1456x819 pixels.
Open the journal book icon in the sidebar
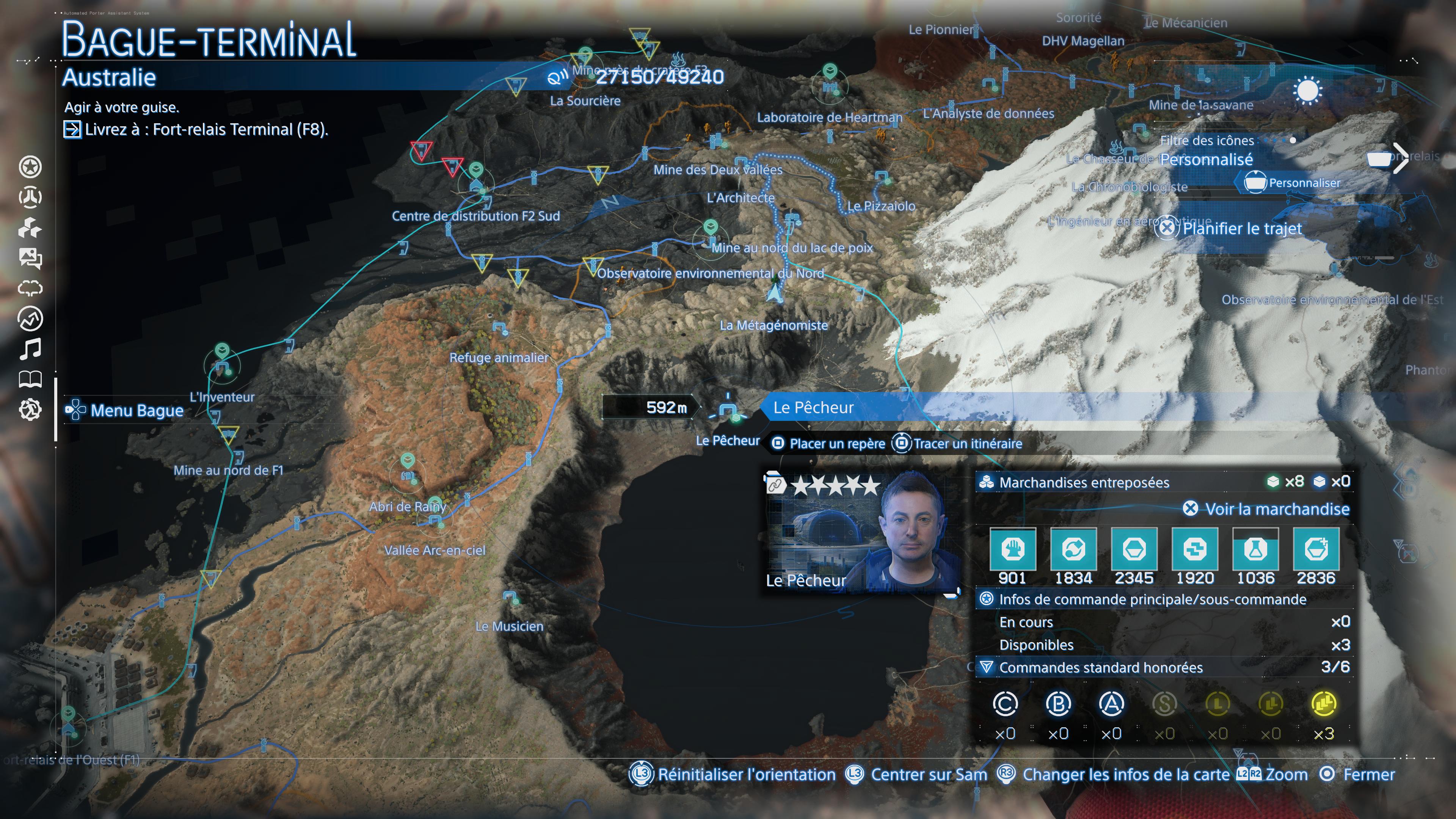31,379
